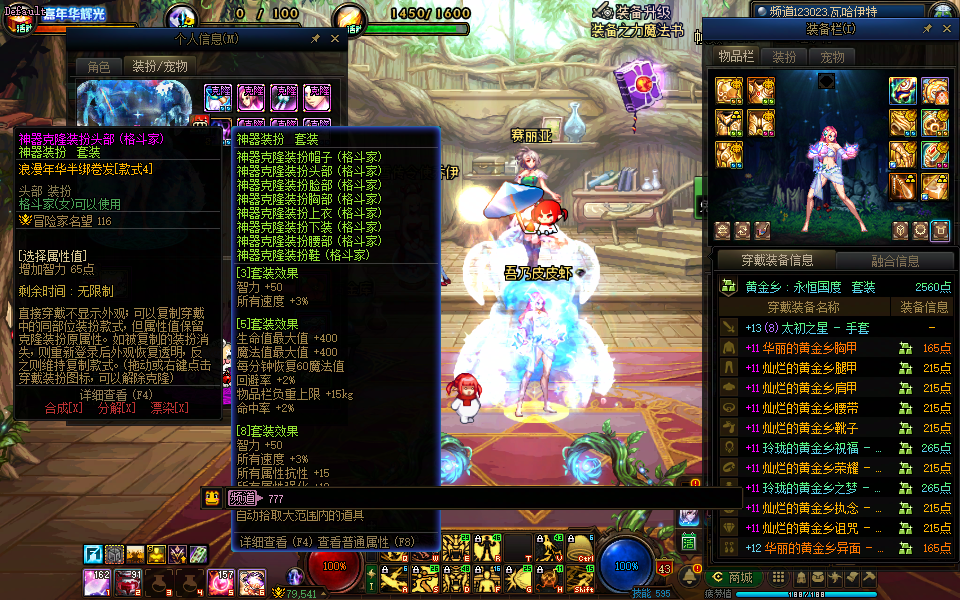Pin the 装备栏 equipment window
Viewport: 960px width, 600px height.
(927, 30)
